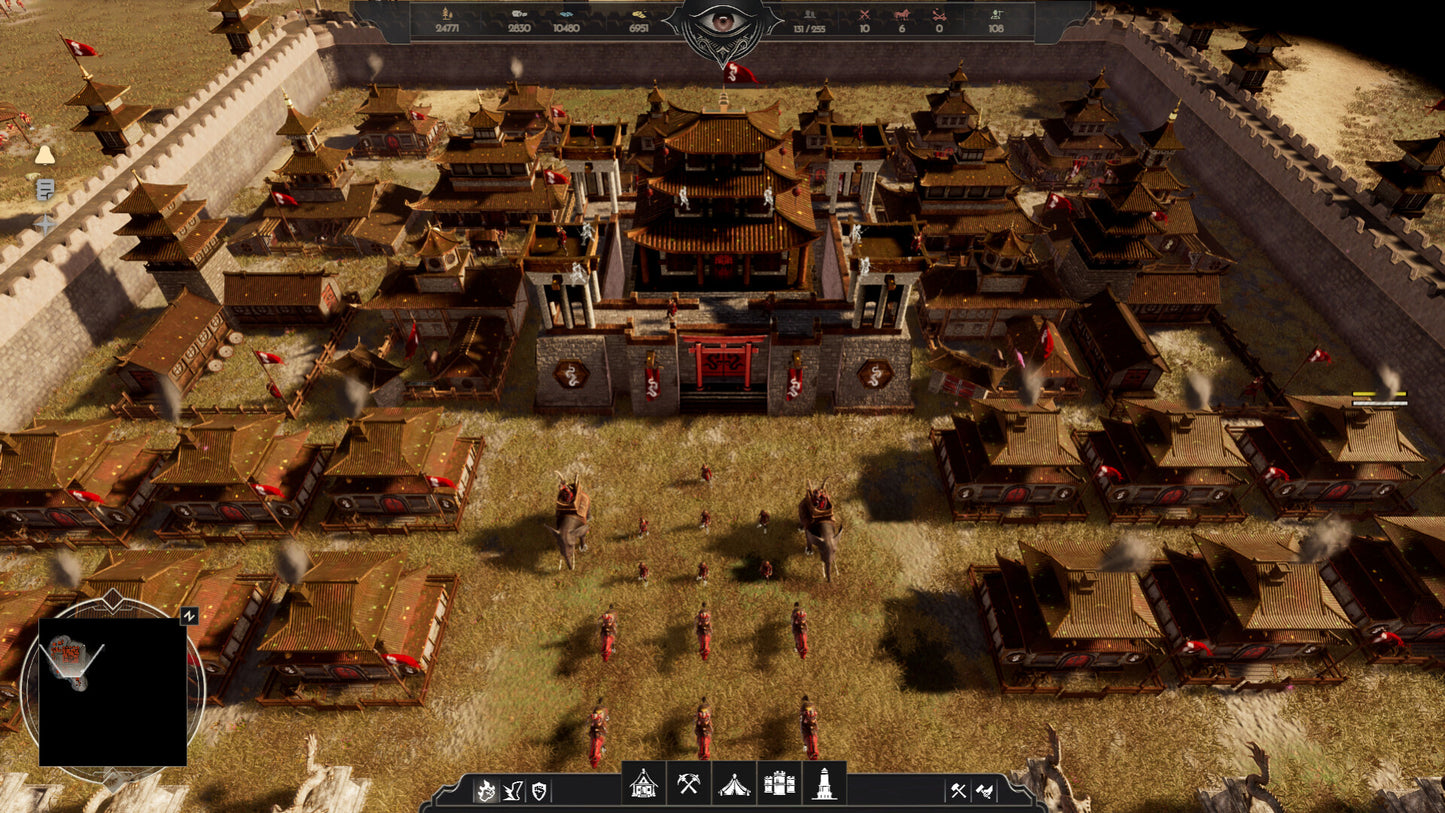The height and width of the screenshot is (813, 1445).
Task: Open the house buildings category
Action: tap(643, 784)
